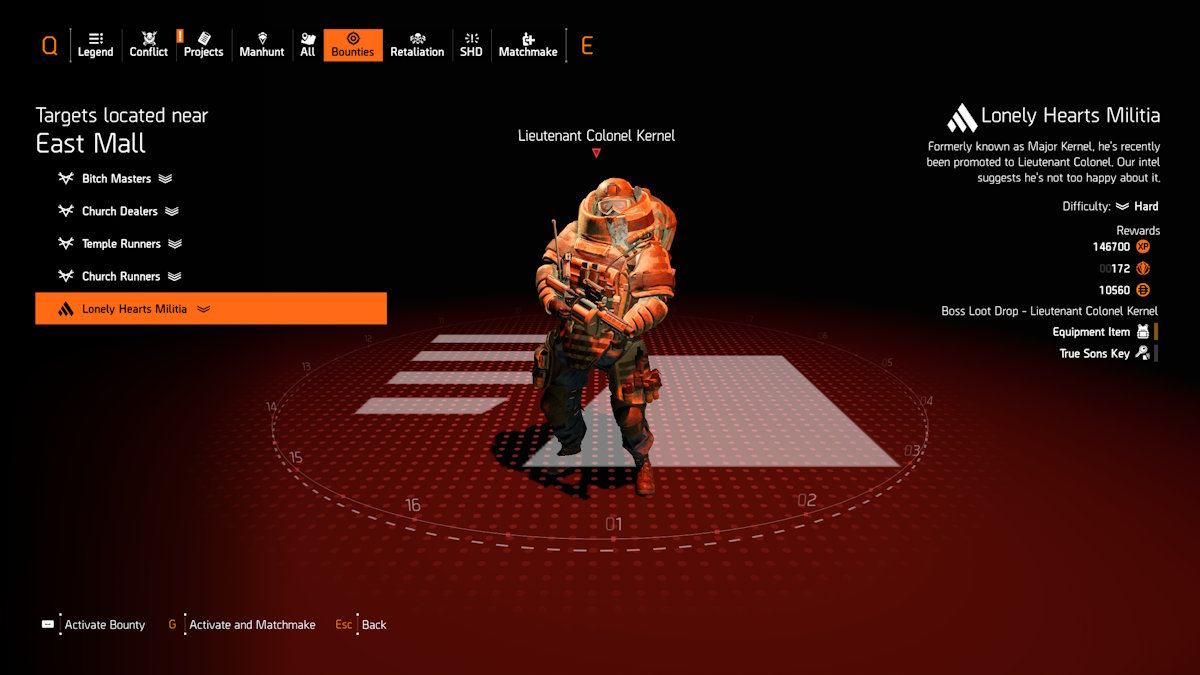Go to the Matchmake tab

pyautogui.click(x=528, y=45)
